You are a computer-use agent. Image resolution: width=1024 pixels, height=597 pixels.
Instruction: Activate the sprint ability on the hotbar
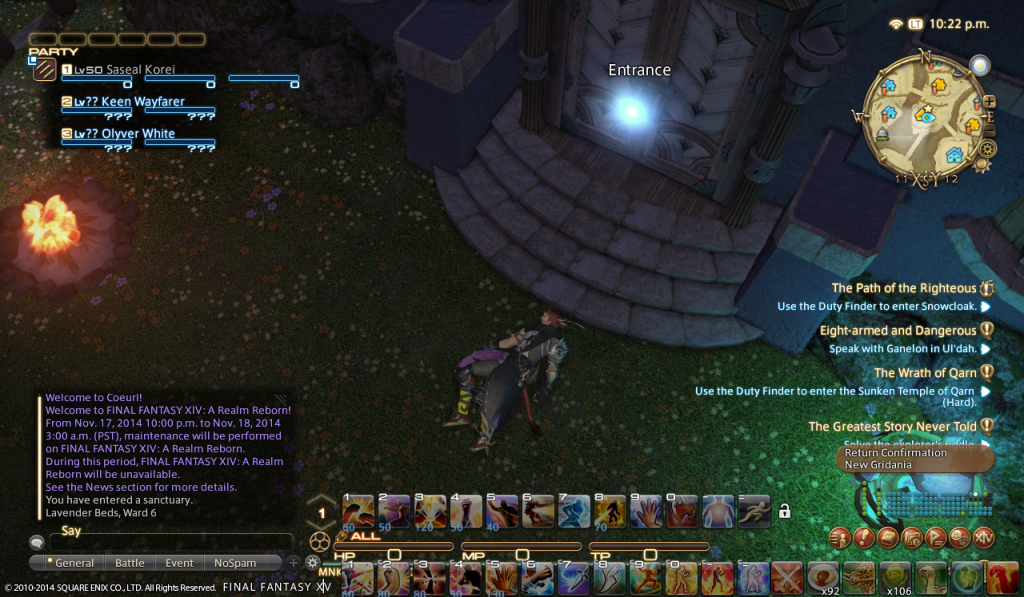click(x=752, y=511)
